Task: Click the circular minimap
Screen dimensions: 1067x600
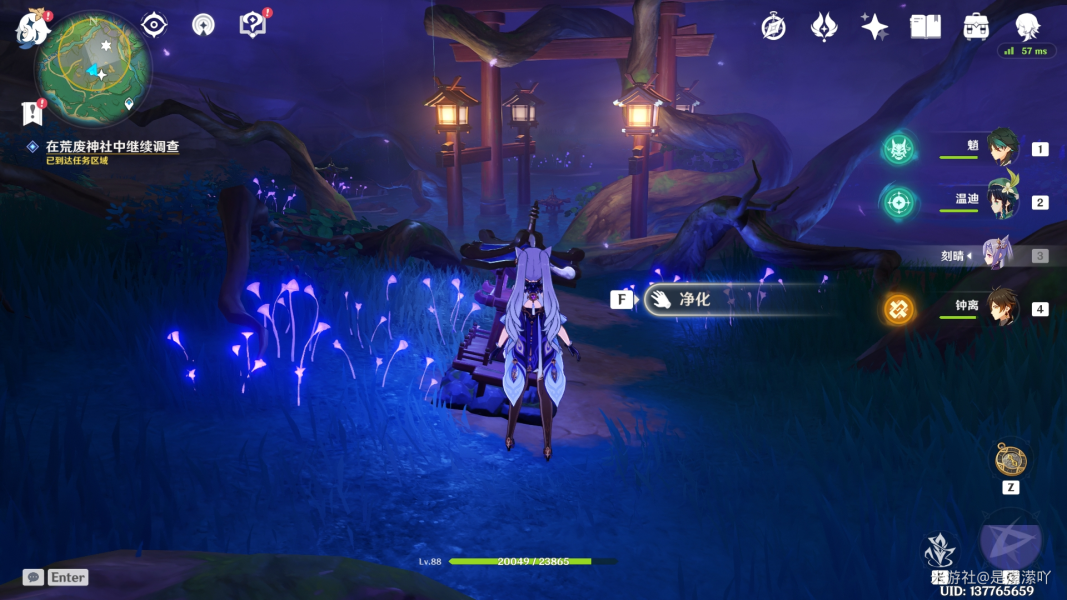Action: (x=93, y=66)
